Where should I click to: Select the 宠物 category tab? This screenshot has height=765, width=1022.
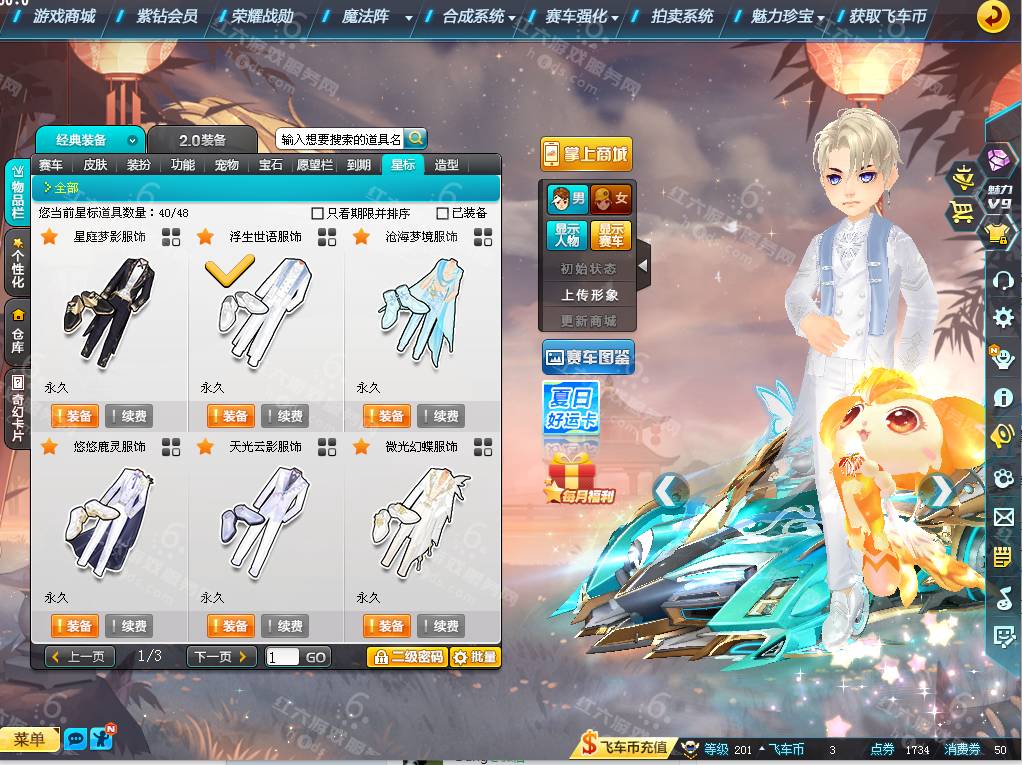pyautogui.click(x=227, y=165)
